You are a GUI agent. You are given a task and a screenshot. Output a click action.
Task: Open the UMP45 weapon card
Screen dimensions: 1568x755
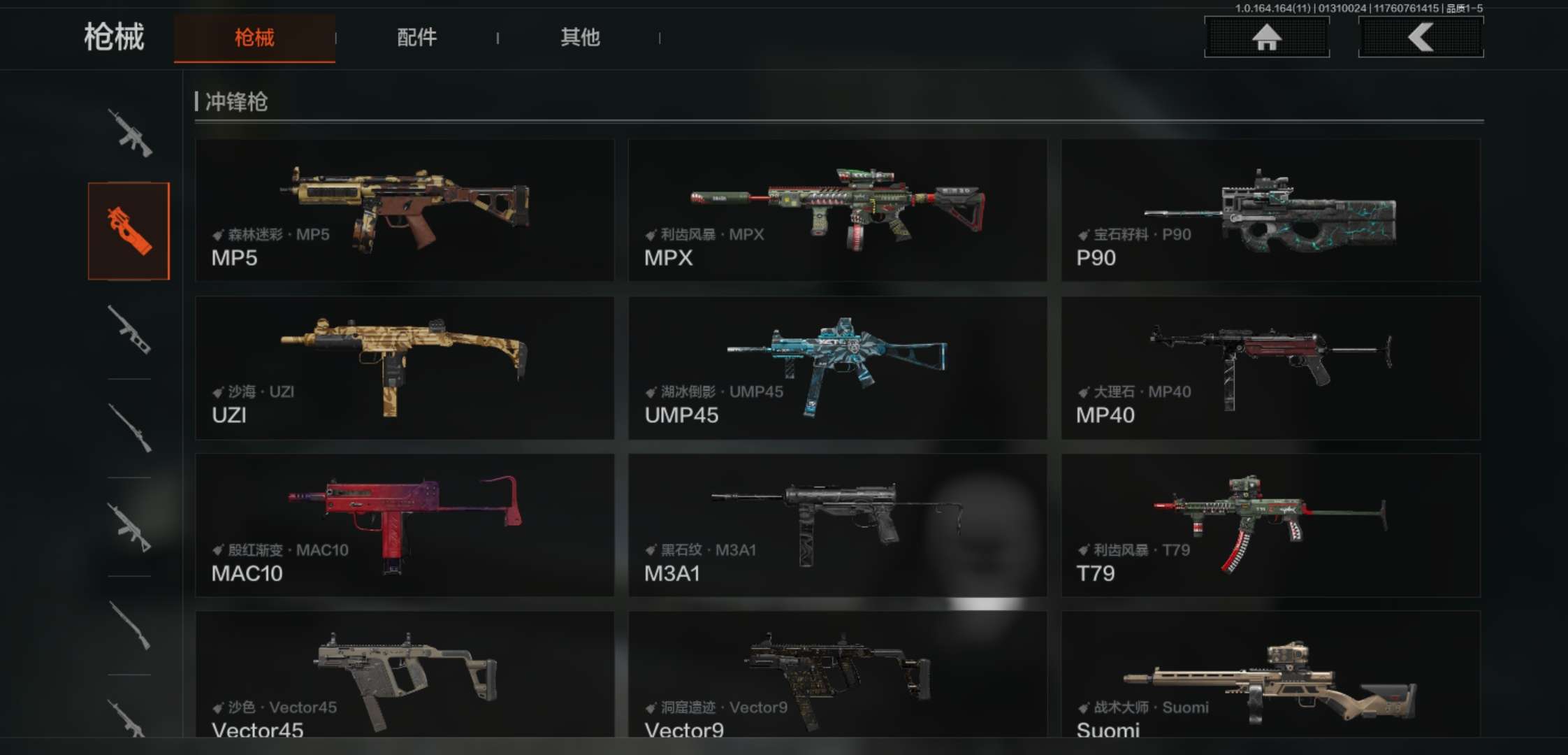(837, 368)
